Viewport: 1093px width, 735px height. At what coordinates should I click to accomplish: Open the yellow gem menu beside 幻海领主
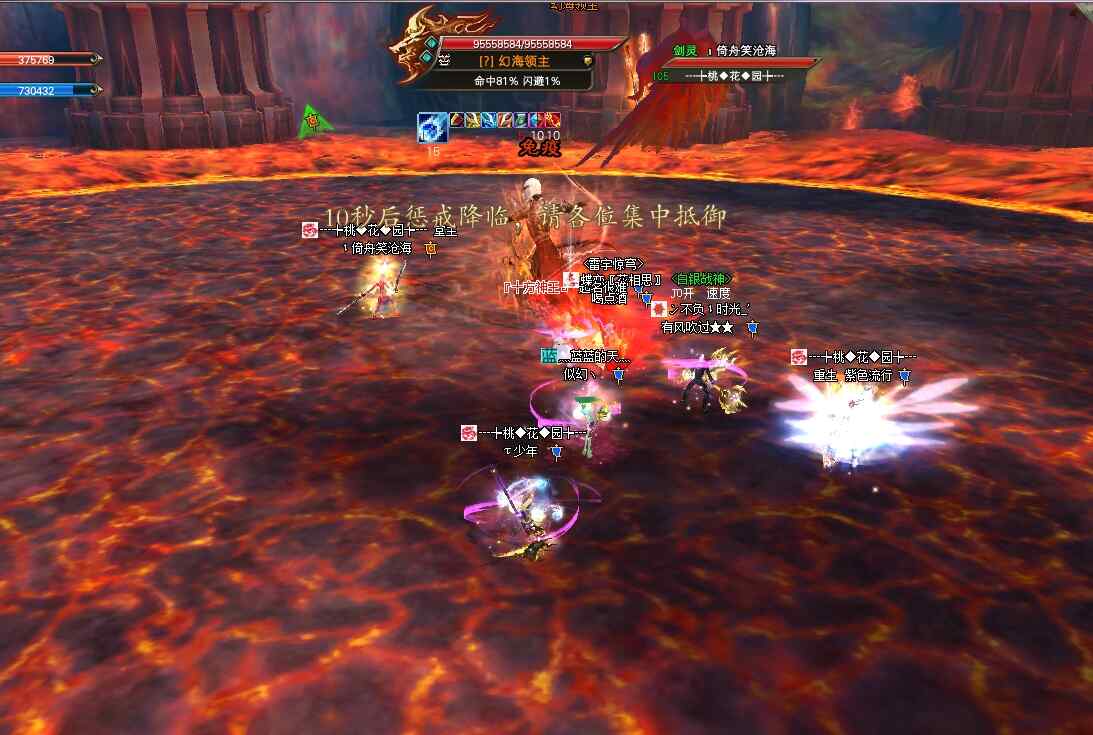coord(587,61)
